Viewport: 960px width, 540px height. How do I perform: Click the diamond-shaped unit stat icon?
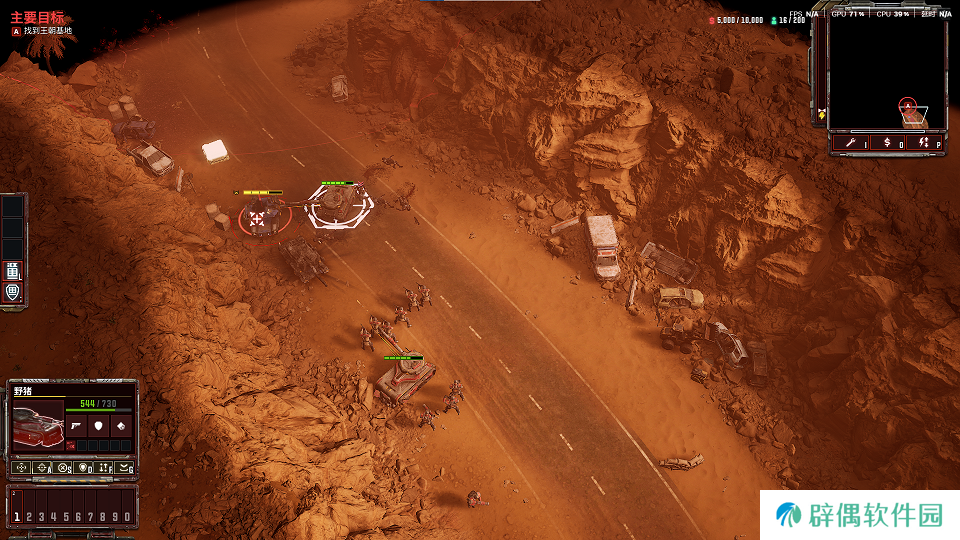[119, 425]
